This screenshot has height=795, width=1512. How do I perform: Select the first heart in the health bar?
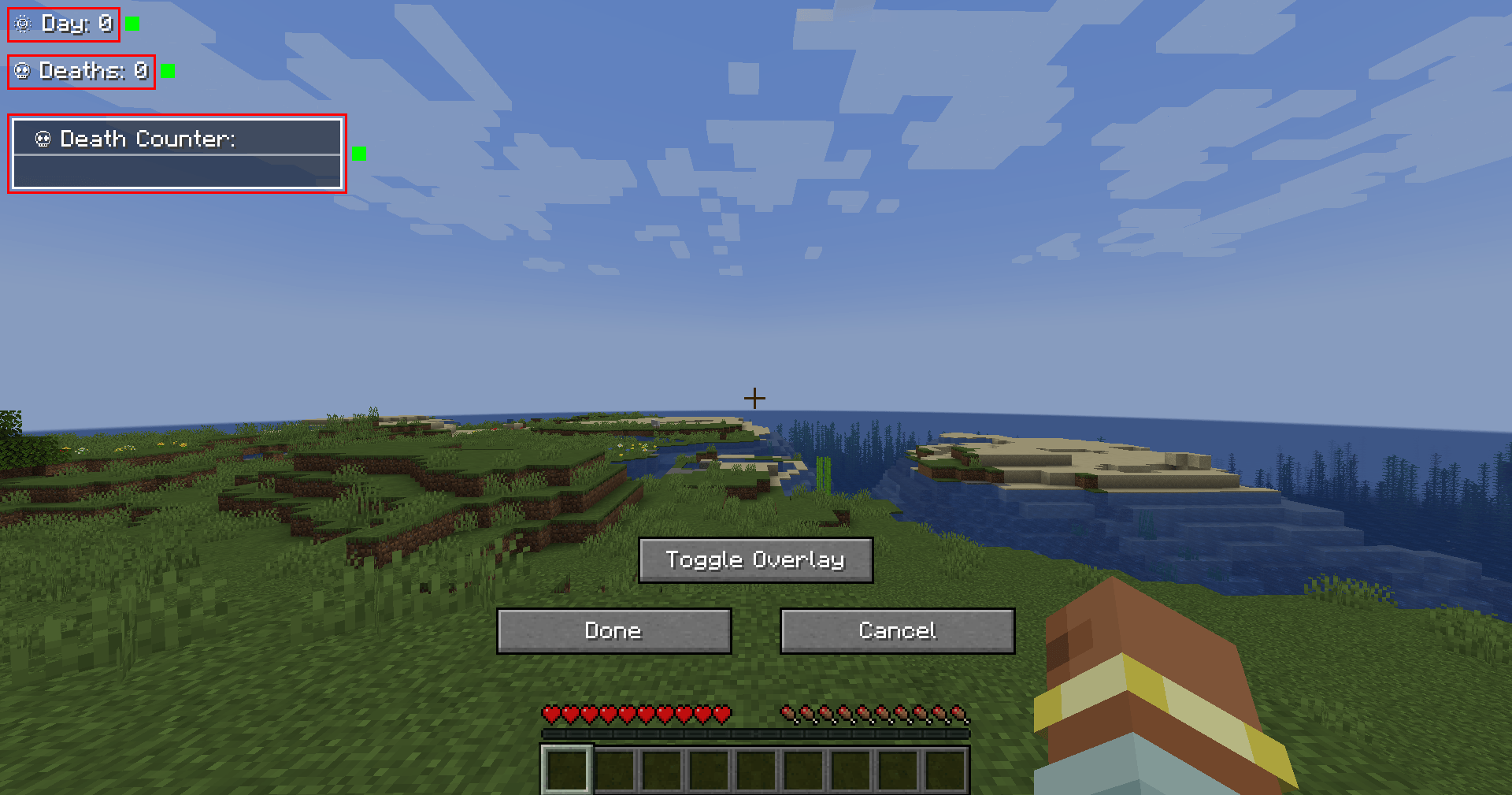click(x=550, y=715)
